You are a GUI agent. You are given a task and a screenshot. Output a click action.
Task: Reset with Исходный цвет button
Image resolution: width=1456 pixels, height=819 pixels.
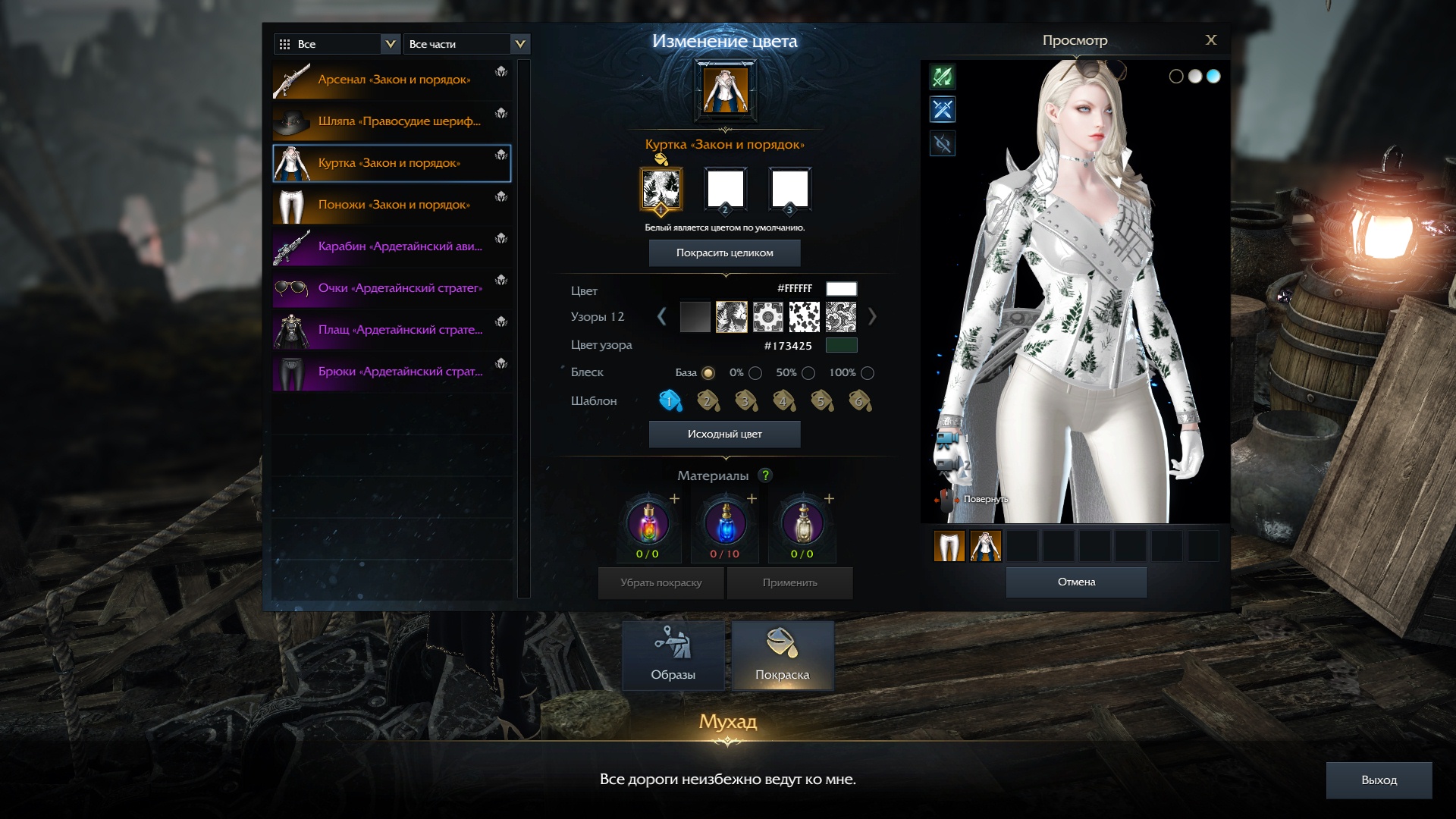point(724,435)
